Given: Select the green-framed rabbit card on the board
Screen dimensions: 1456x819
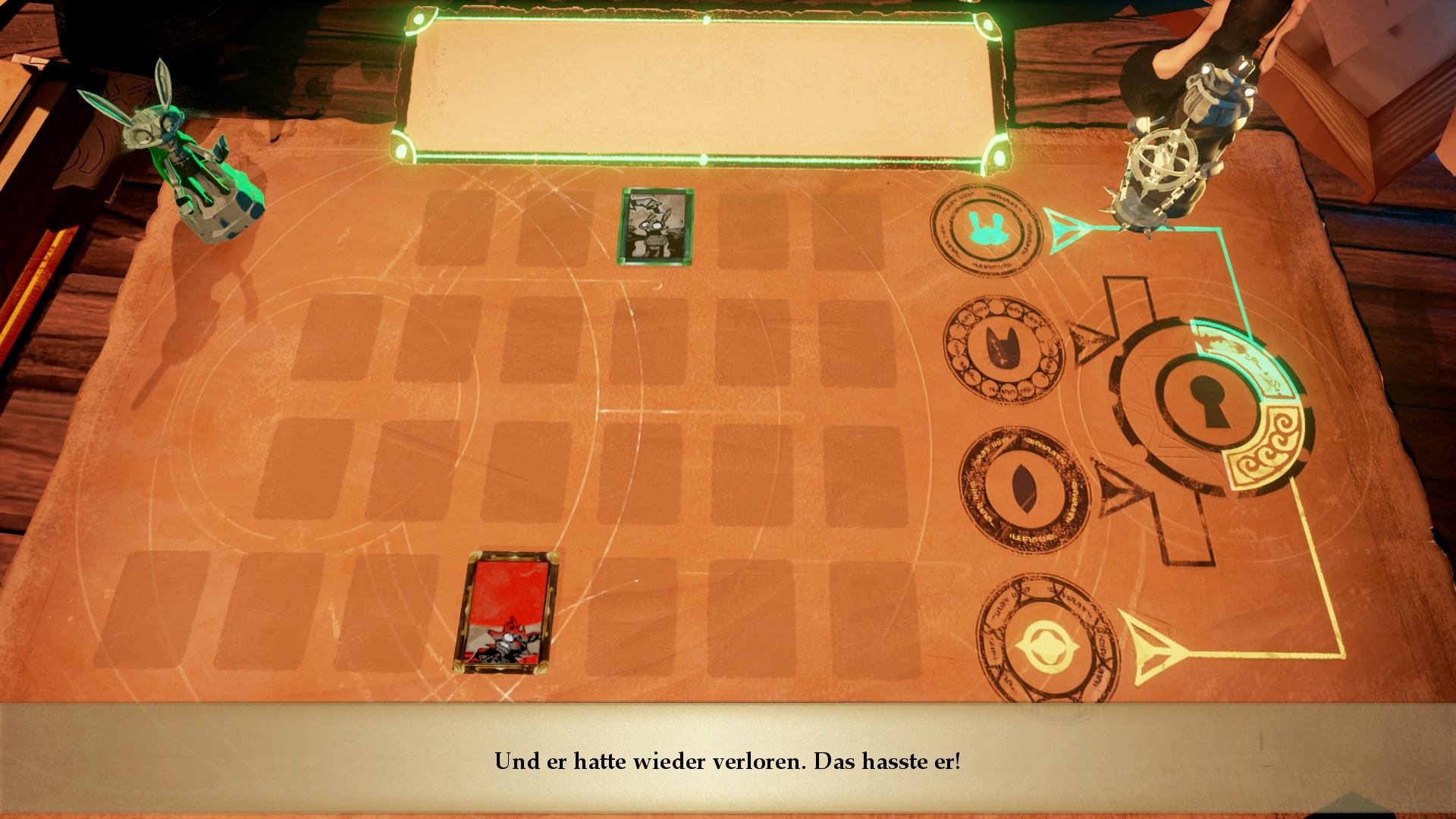Looking at the screenshot, I should pyautogui.click(x=655, y=227).
